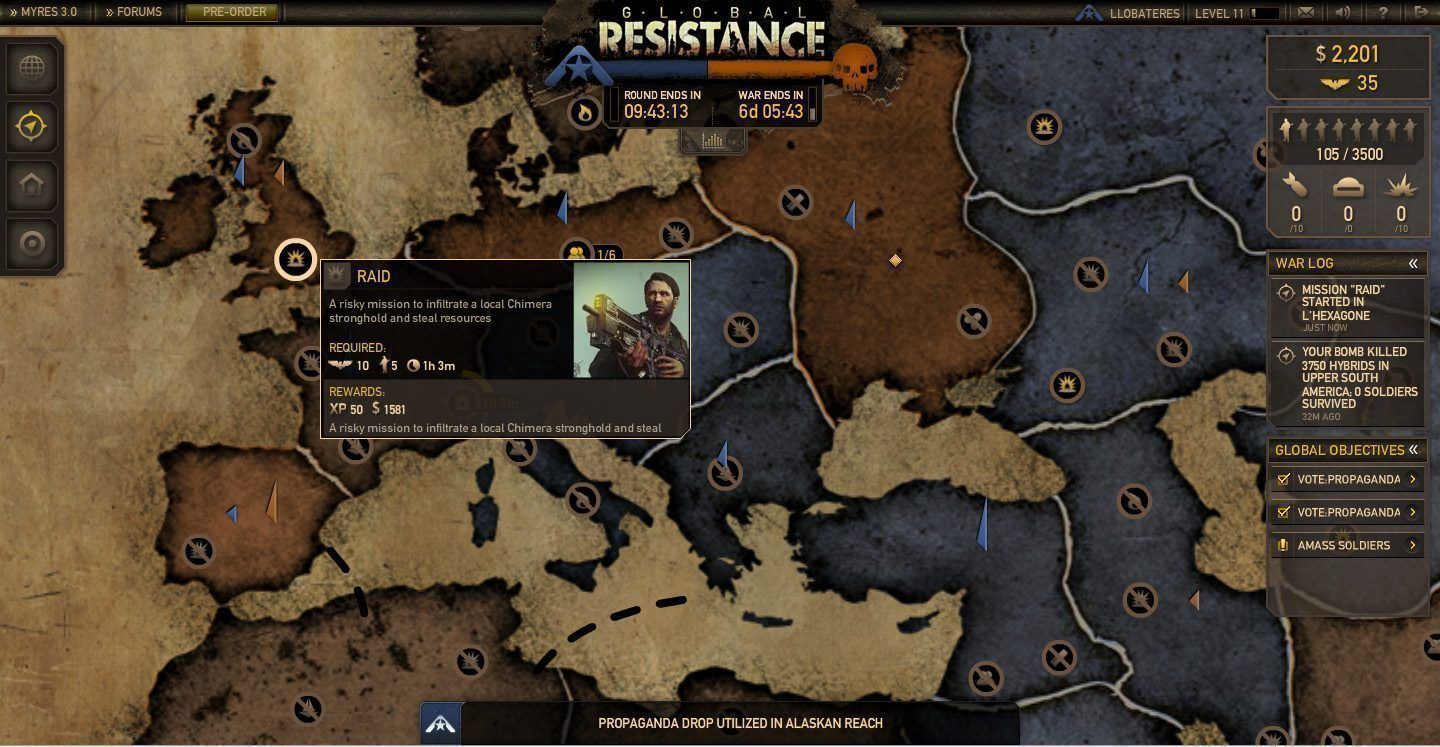This screenshot has width=1440, height=747.
Task: Collapse the Global Objectives panel
Action: click(1413, 450)
